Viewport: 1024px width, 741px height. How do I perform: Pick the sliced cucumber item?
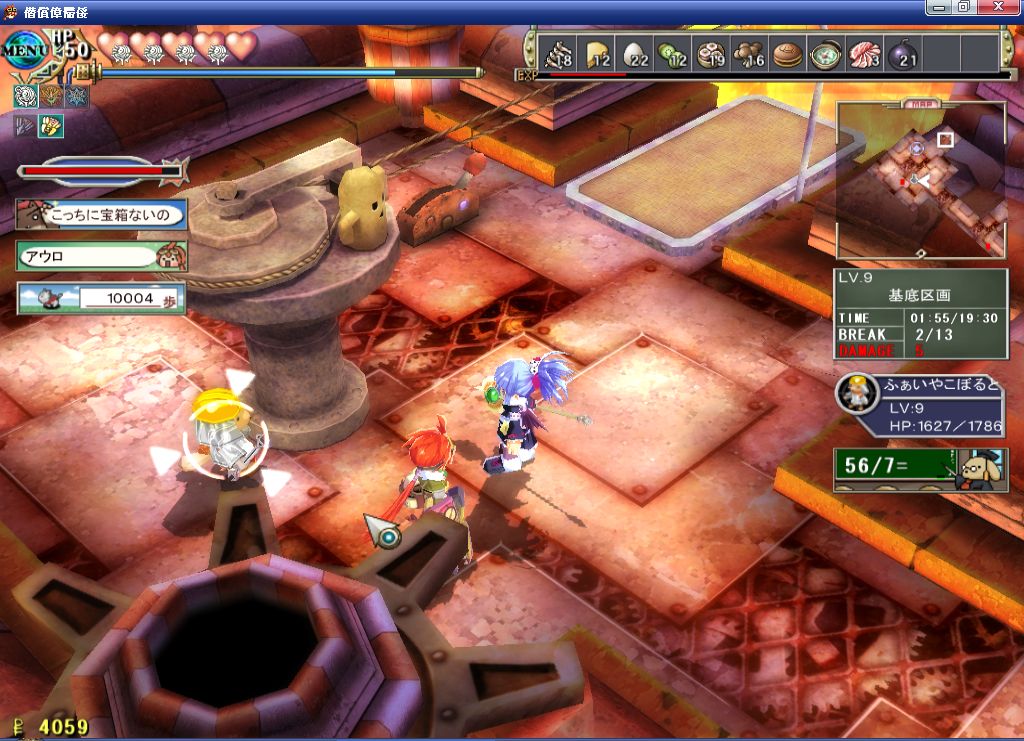click(x=673, y=53)
